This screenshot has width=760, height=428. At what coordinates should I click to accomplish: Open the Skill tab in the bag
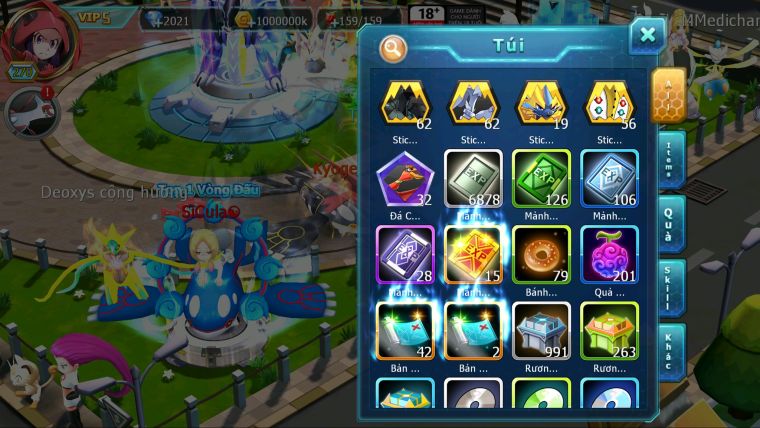coord(668,286)
